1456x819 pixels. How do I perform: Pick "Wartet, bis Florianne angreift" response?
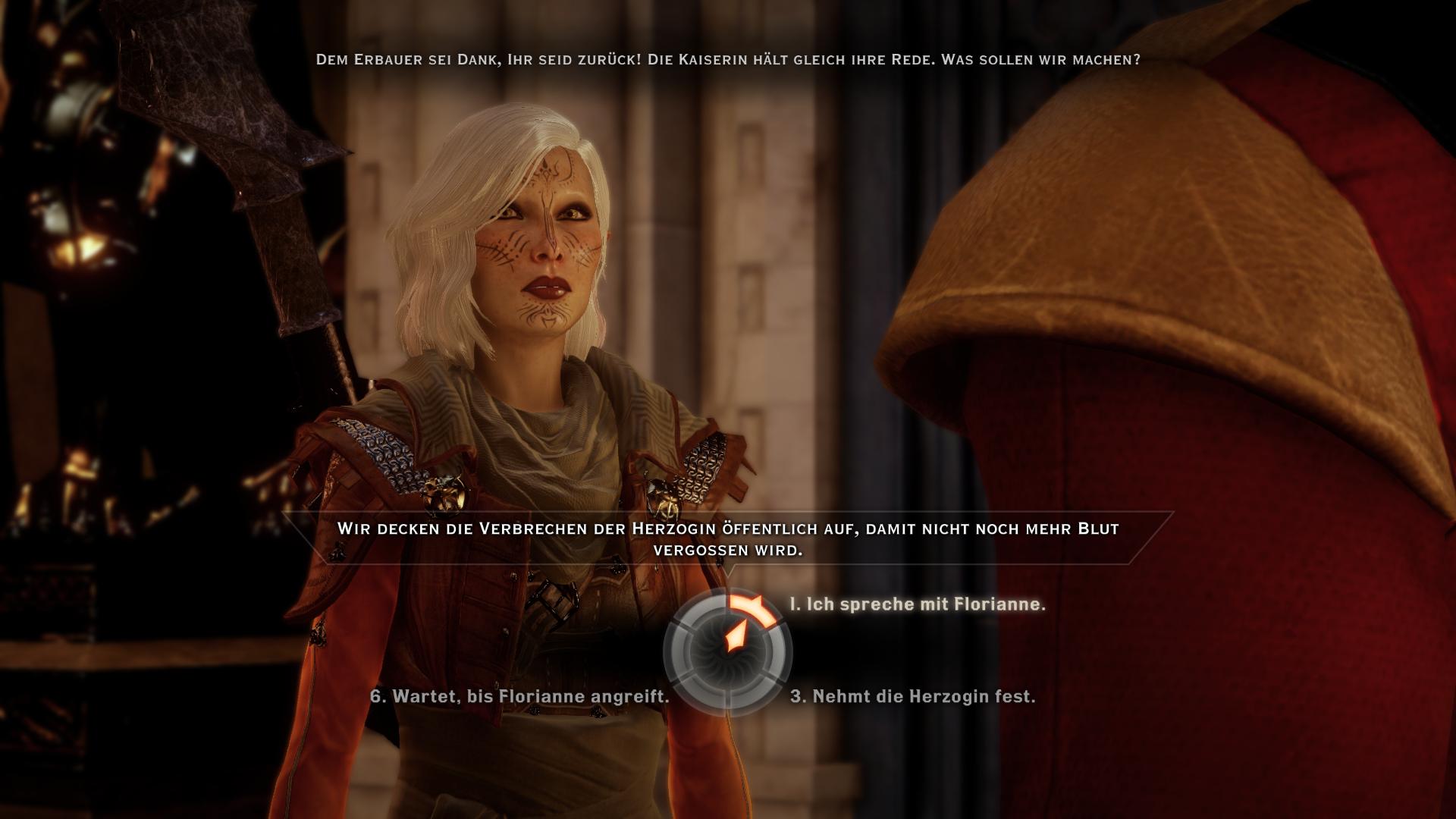coord(519,696)
